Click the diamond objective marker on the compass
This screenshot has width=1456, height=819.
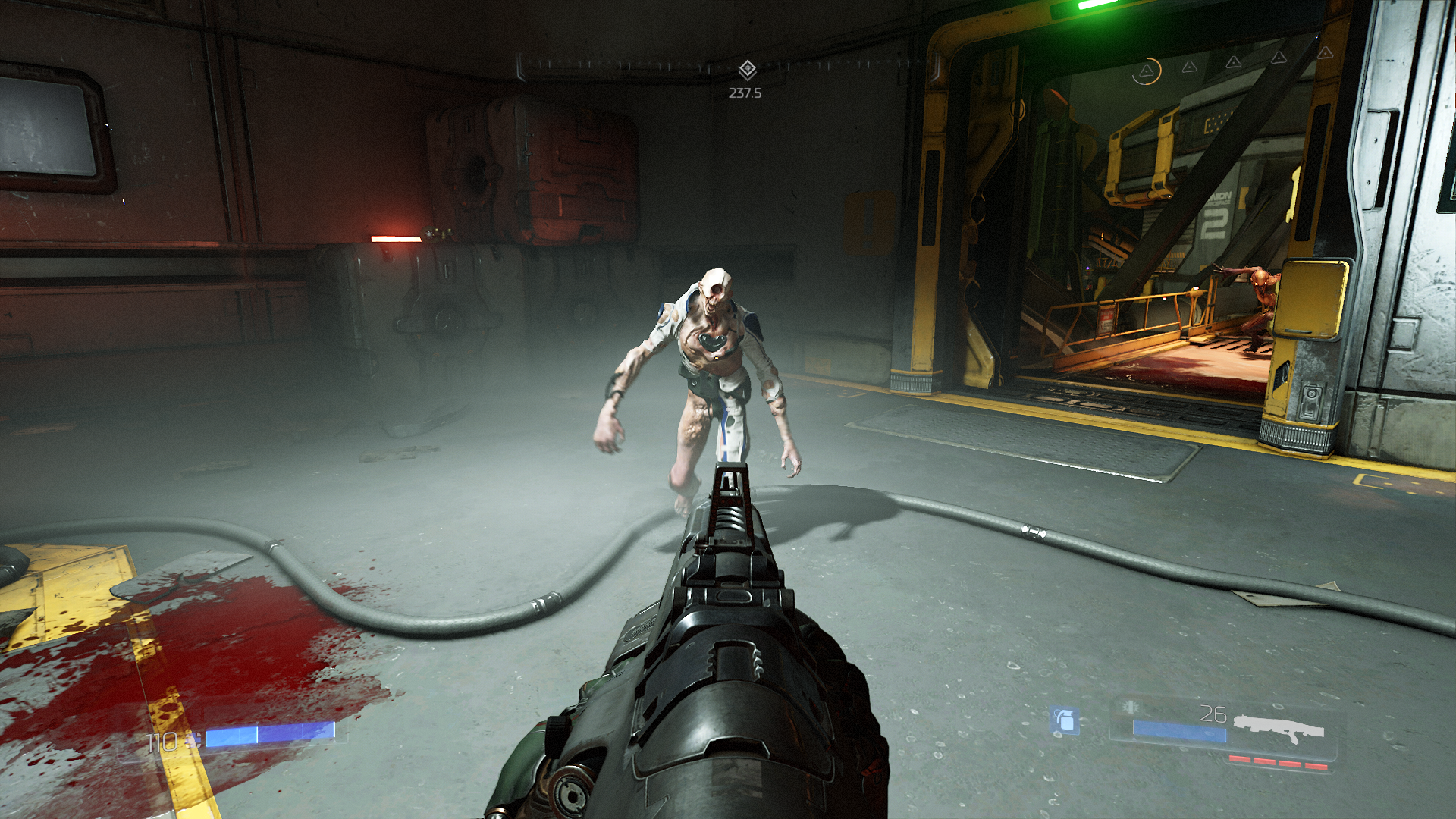click(x=747, y=70)
